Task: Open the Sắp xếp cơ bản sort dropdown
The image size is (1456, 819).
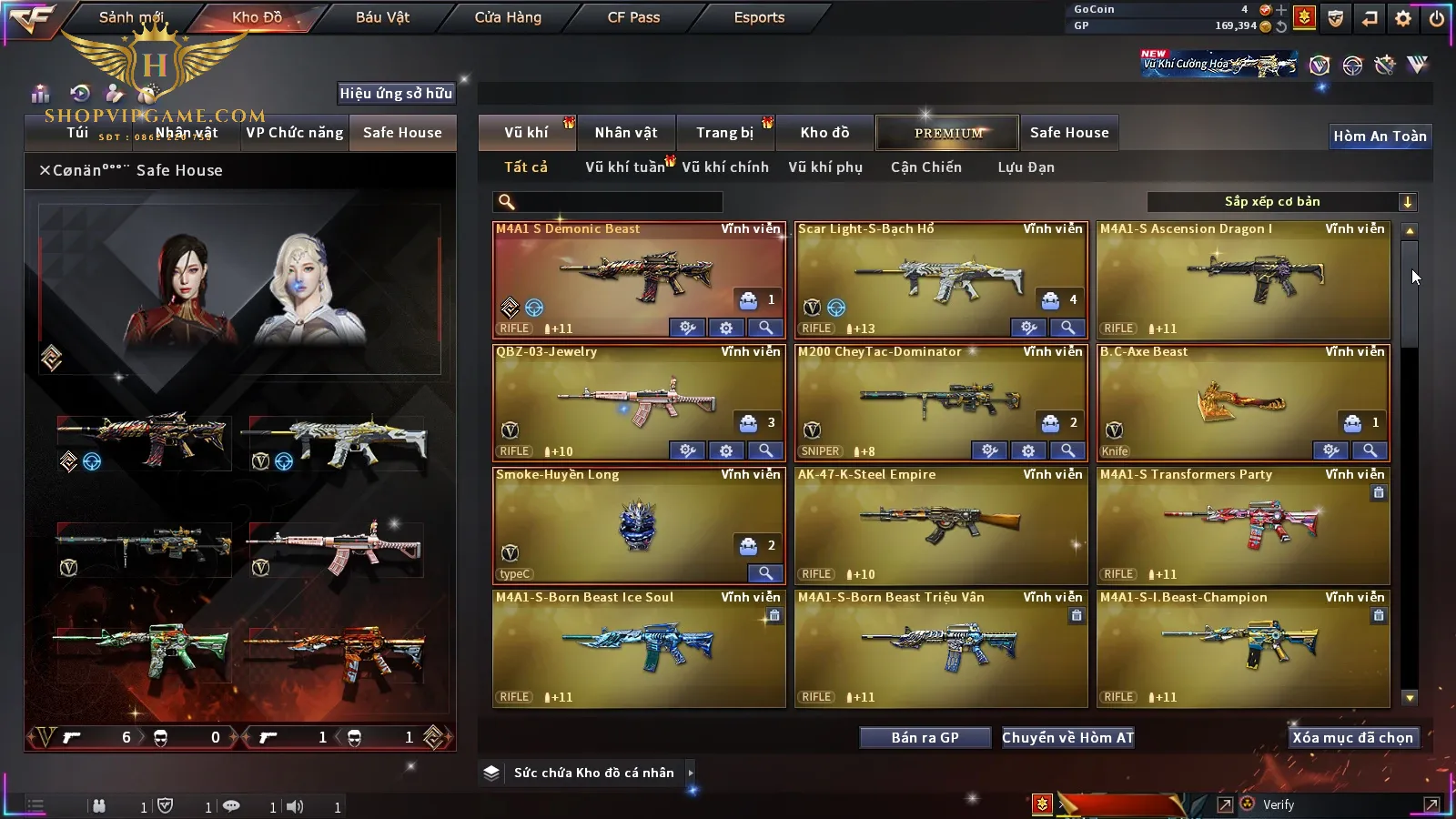Action: tap(1281, 202)
